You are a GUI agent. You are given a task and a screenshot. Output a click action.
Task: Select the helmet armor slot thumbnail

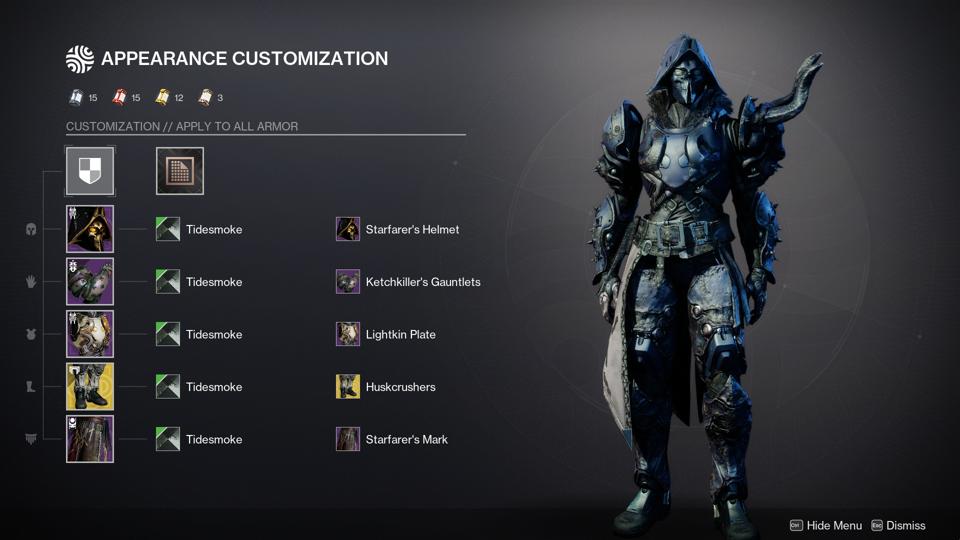[x=90, y=229]
